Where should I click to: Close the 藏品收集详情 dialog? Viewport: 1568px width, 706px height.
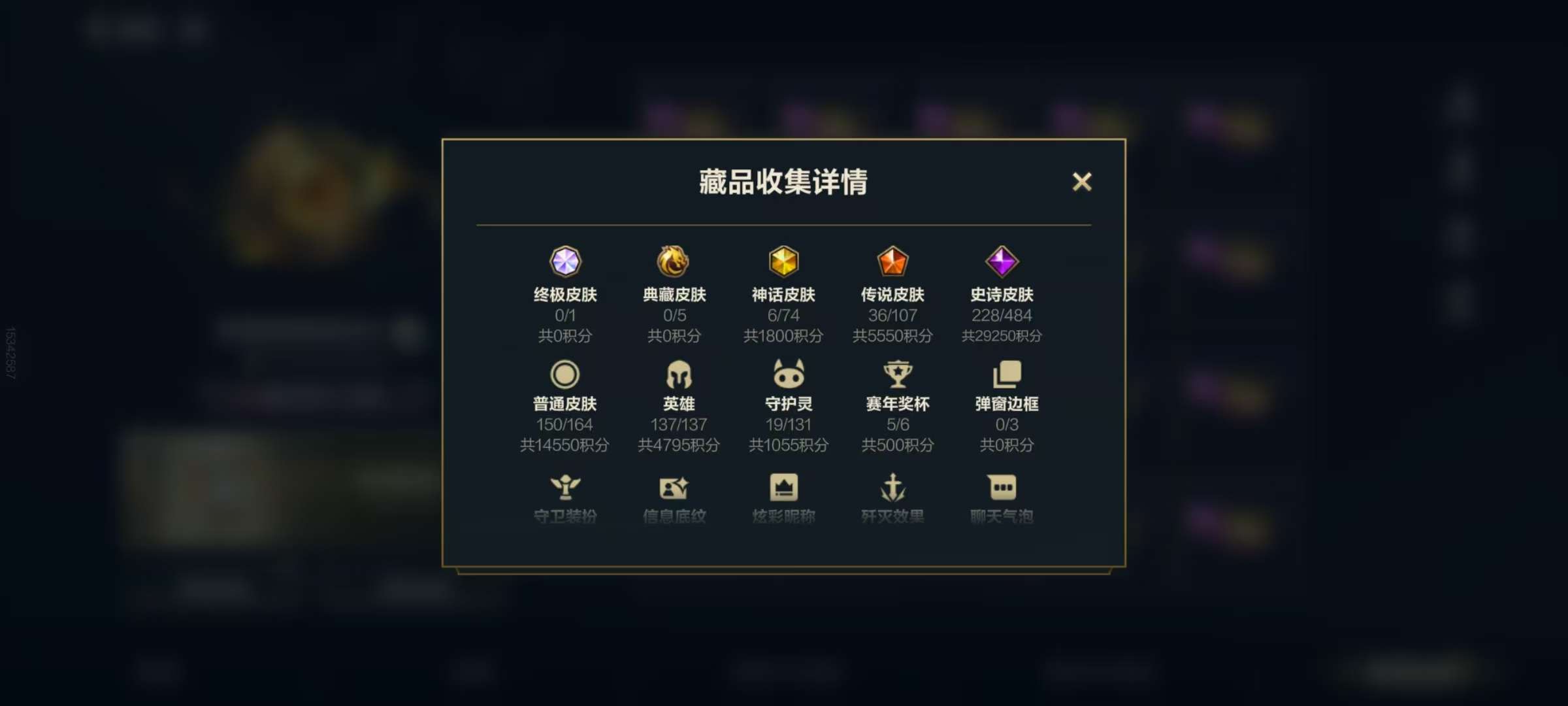(1083, 183)
